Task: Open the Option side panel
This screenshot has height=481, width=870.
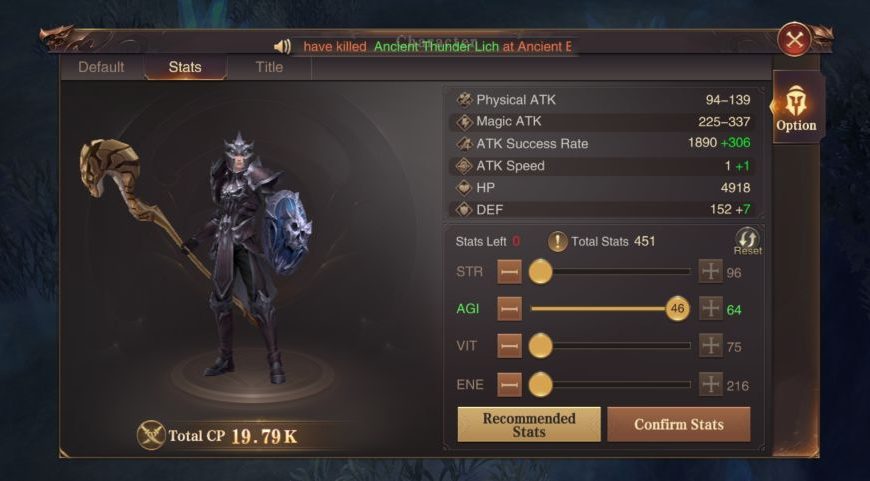Action: (x=796, y=108)
